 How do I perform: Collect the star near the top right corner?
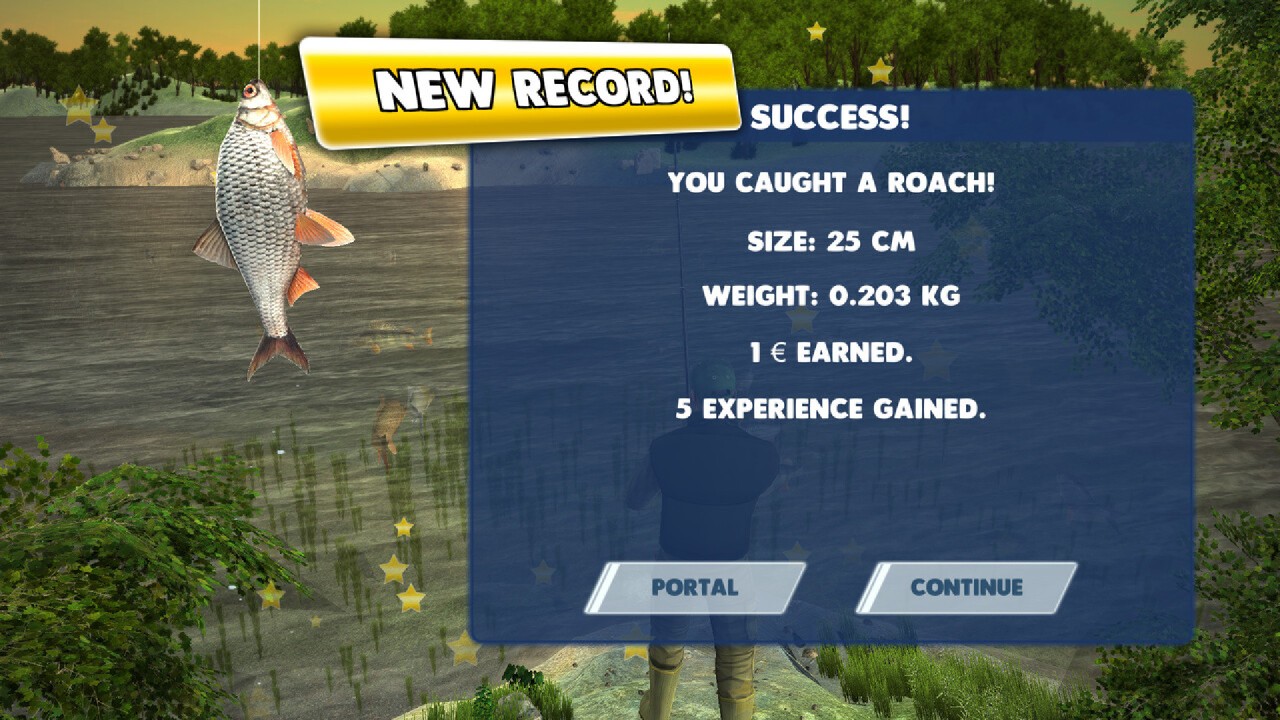pos(816,29)
